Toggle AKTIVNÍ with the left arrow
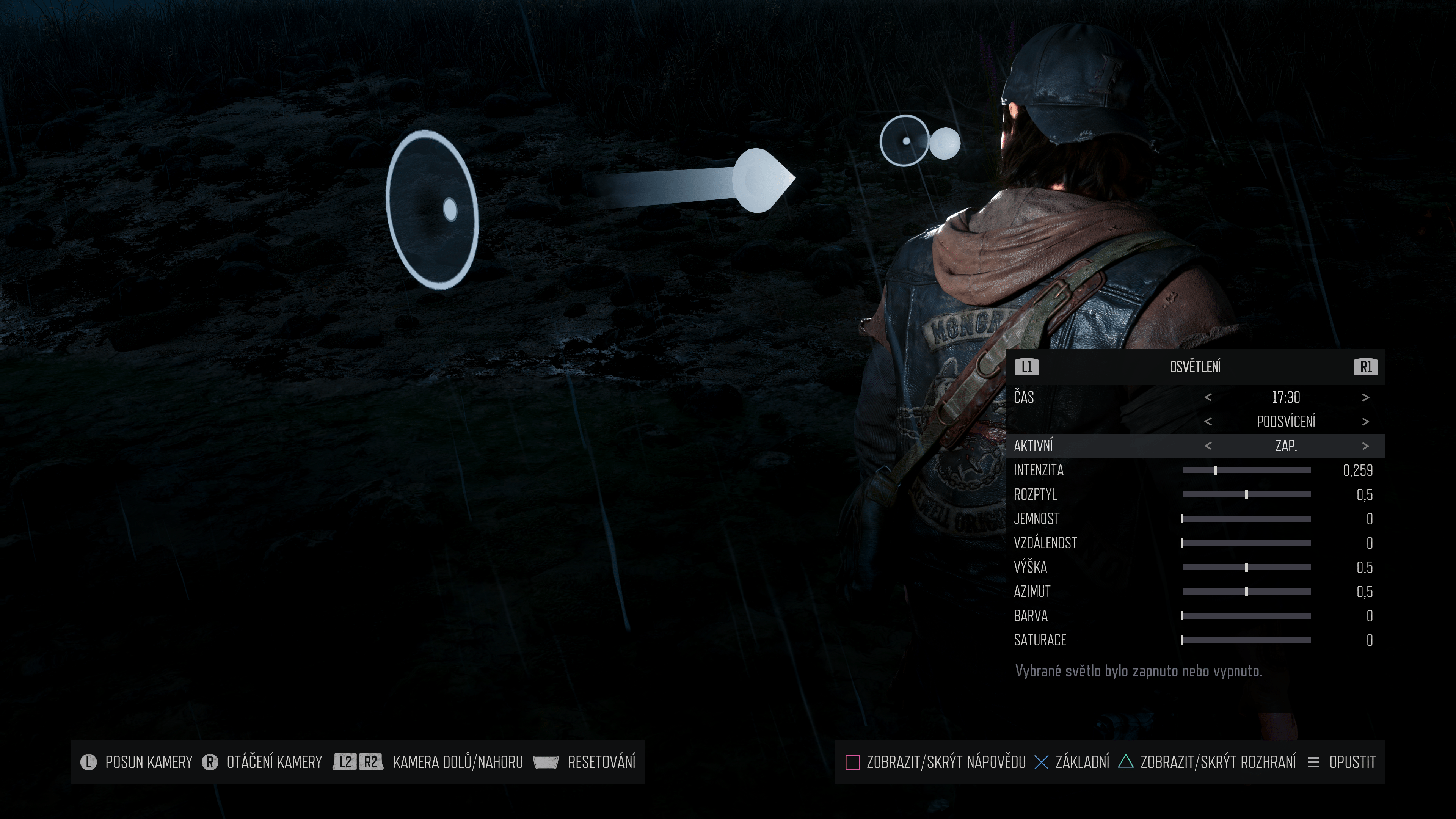This screenshot has width=1456, height=819. coord(1208,446)
